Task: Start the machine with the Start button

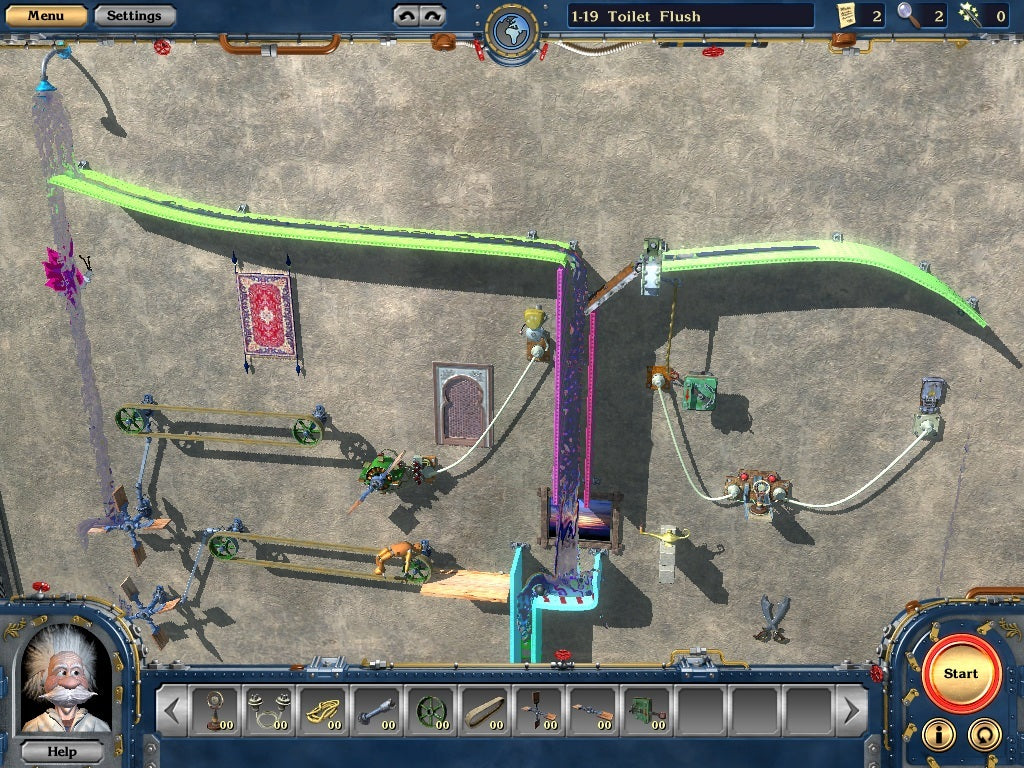Action: click(x=960, y=673)
